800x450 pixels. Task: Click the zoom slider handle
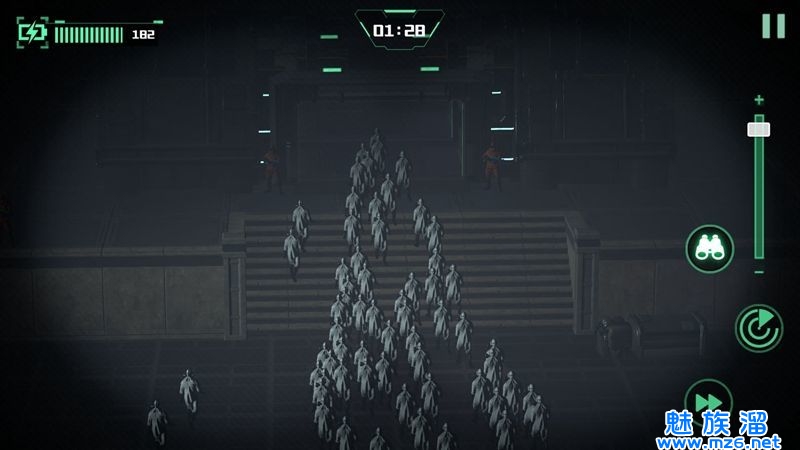(x=759, y=129)
